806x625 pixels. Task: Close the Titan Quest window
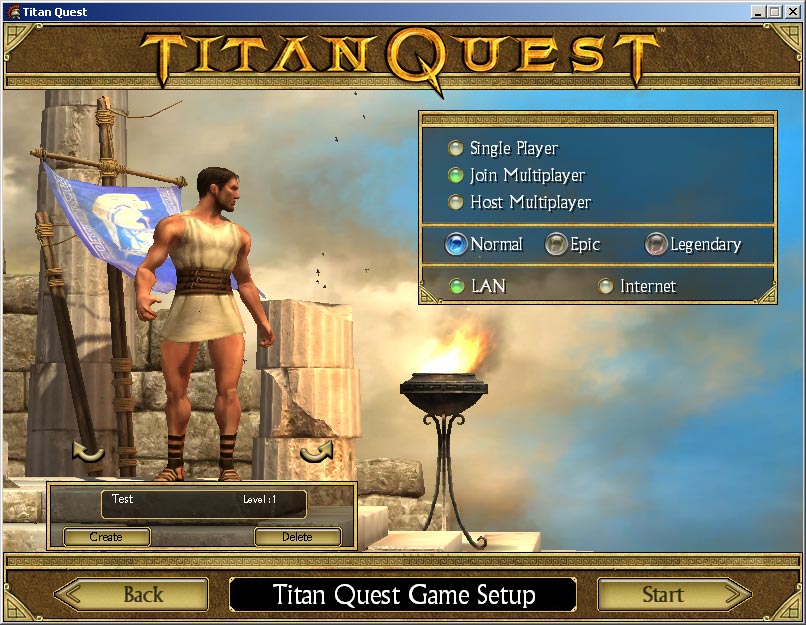pos(793,12)
